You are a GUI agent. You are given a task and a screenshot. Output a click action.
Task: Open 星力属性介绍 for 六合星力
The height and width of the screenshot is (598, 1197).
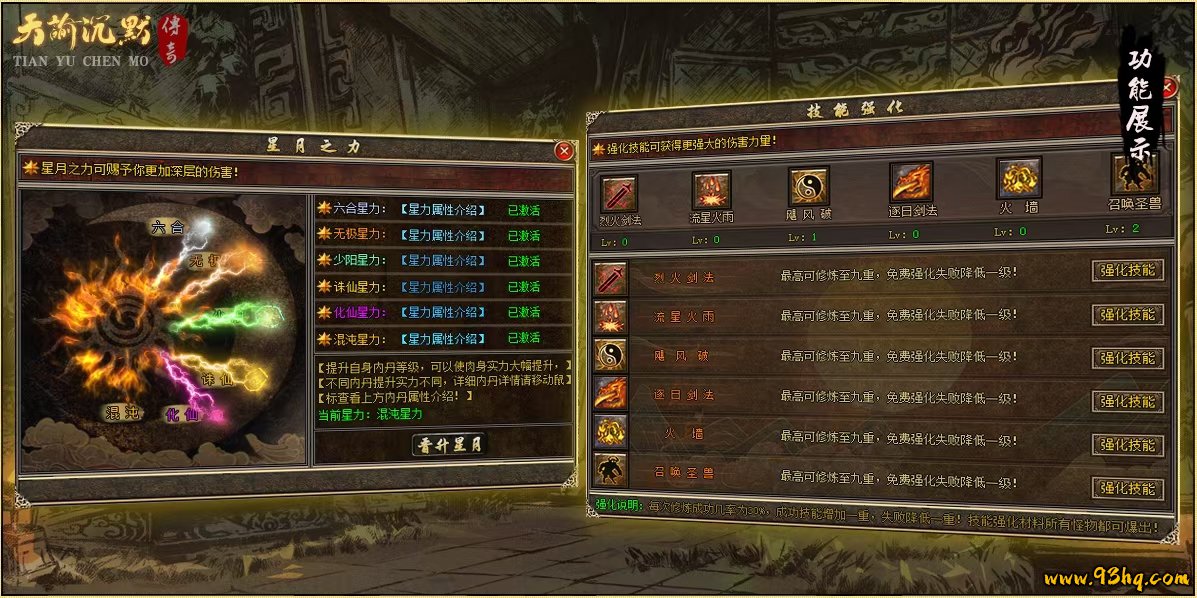pyautogui.click(x=442, y=210)
